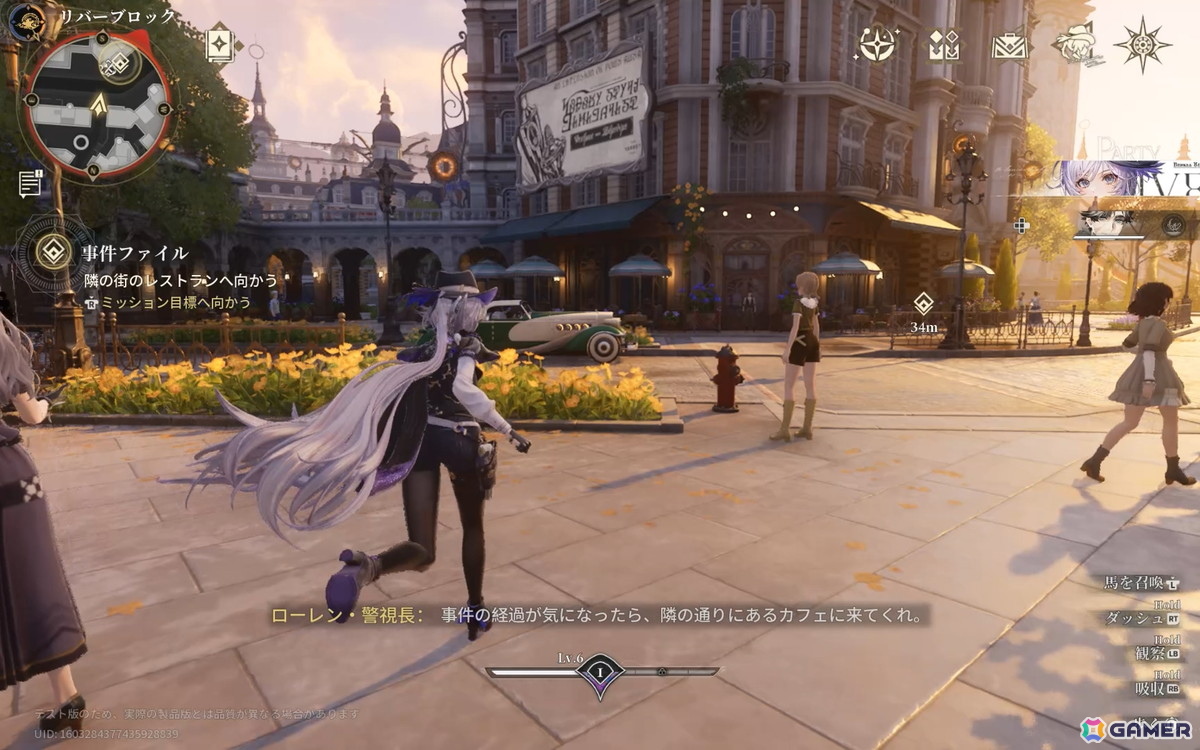Image resolution: width=1200 pixels, height=750 pixels.
Task: Click the 事件ファイル diamond quest emblem
Action: [x=53, y=251]
